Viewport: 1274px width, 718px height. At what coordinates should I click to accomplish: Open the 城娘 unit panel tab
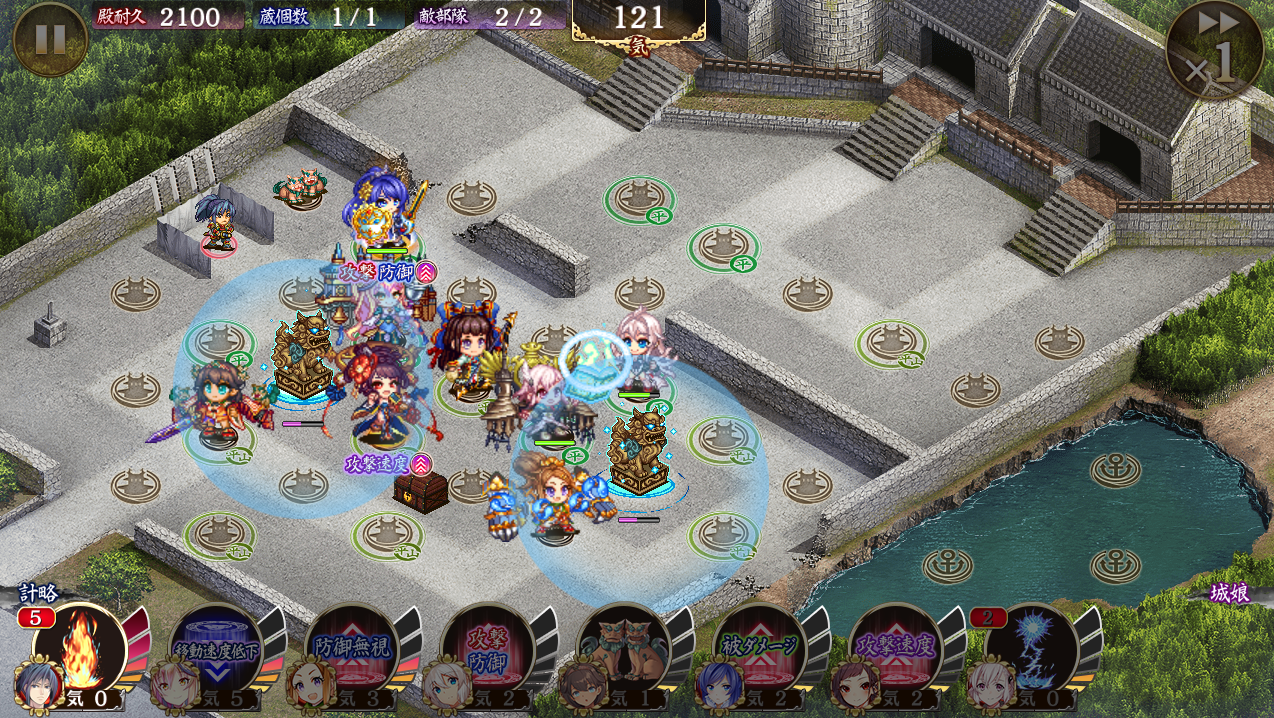pyautogui.click(x=1229, y=593)
